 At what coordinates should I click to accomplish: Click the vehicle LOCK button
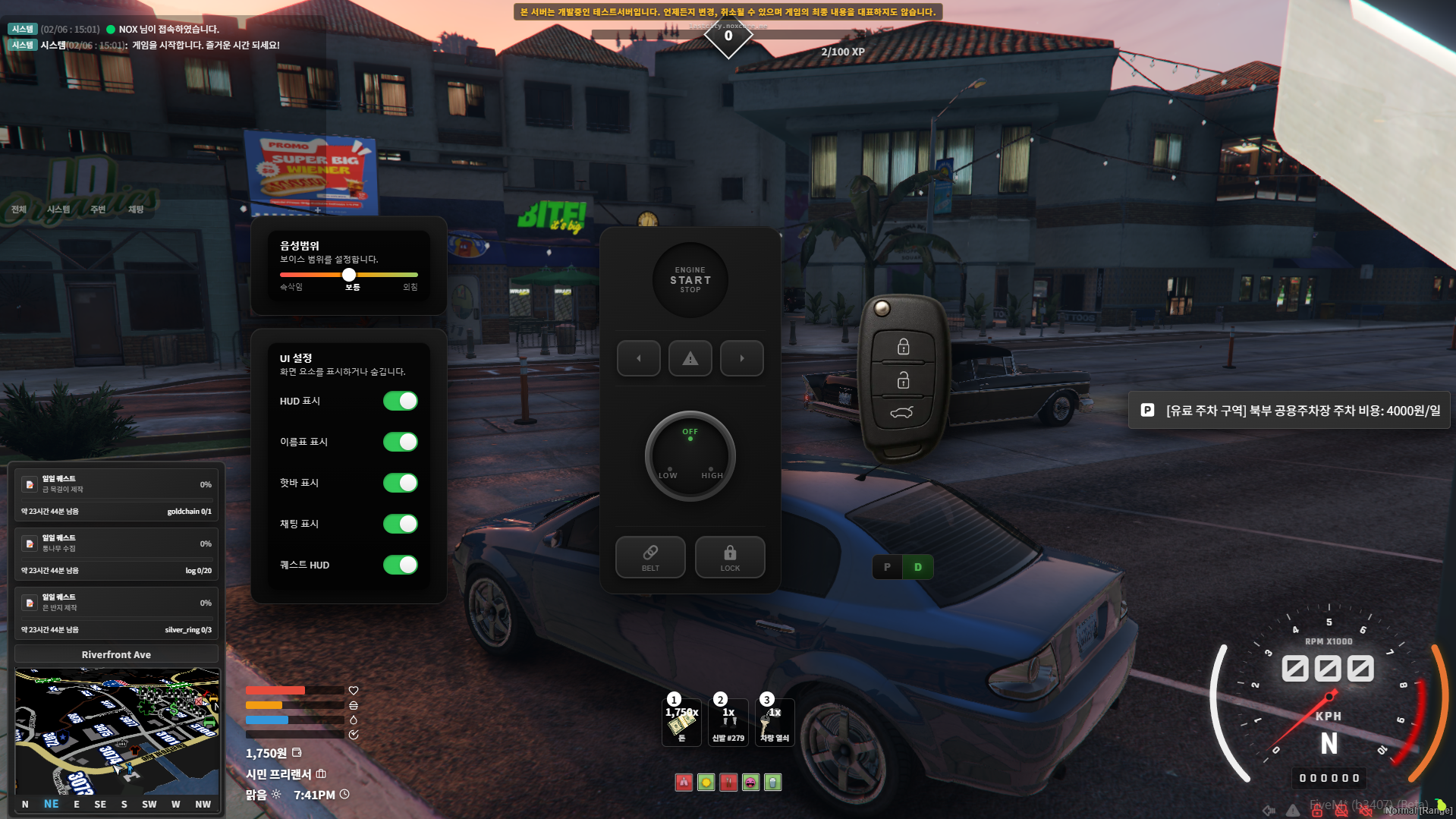[x=730, y=557]
